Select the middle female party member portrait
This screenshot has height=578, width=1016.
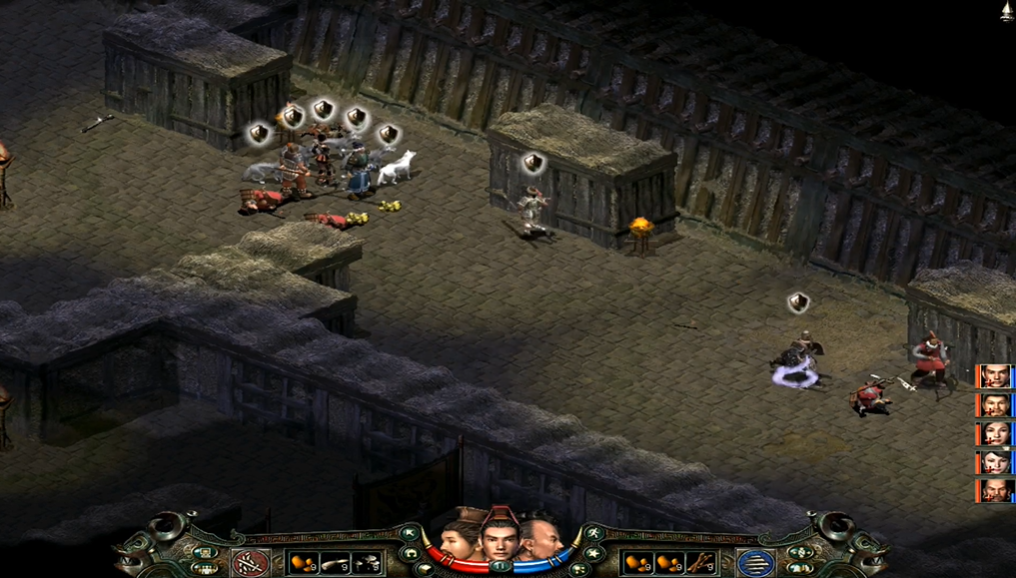pos(996,434)
